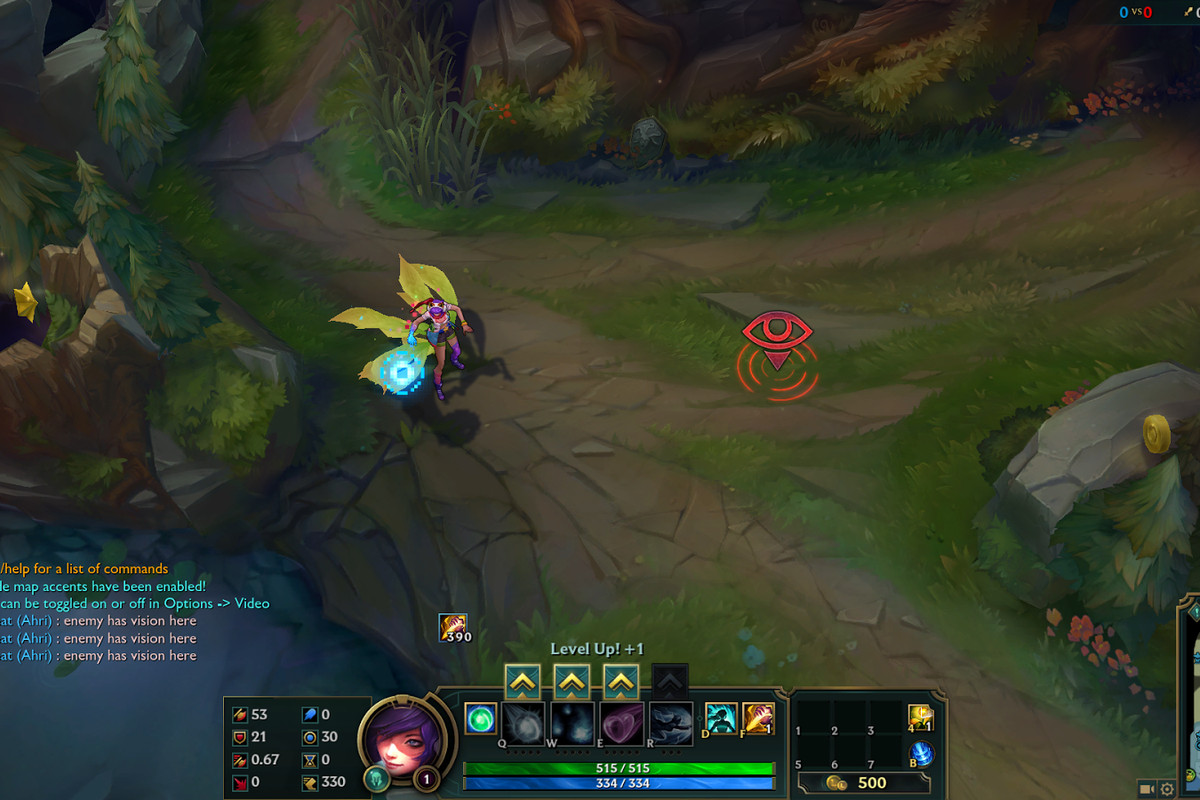Use the Smite summoner spell on F
The width and height of the screenshot is (1200, 800).
[x=758, y=718]
